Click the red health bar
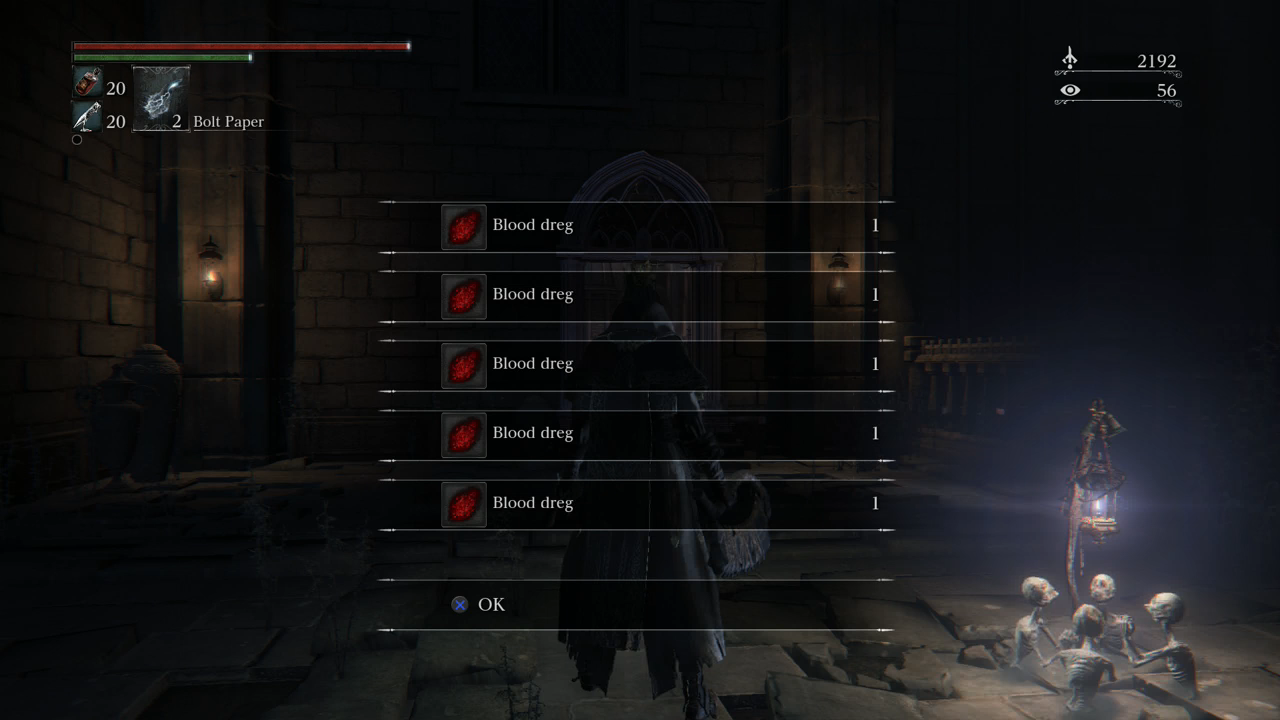The height and width of the screenshot is (720, 1280). point(240,46)
